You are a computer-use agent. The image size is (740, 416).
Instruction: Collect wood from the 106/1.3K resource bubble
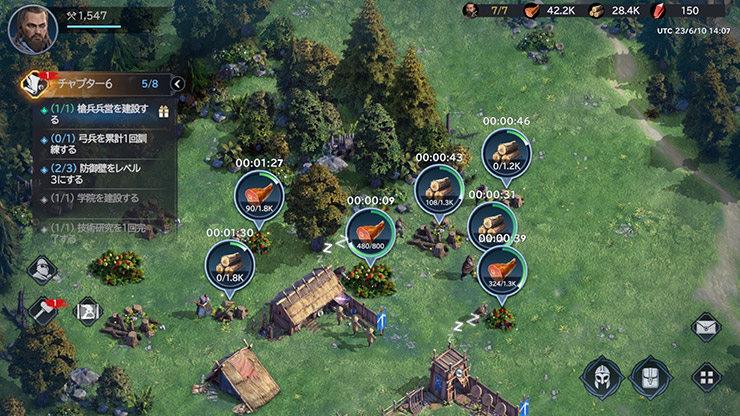pyautogui.click(x=438, y=188)
